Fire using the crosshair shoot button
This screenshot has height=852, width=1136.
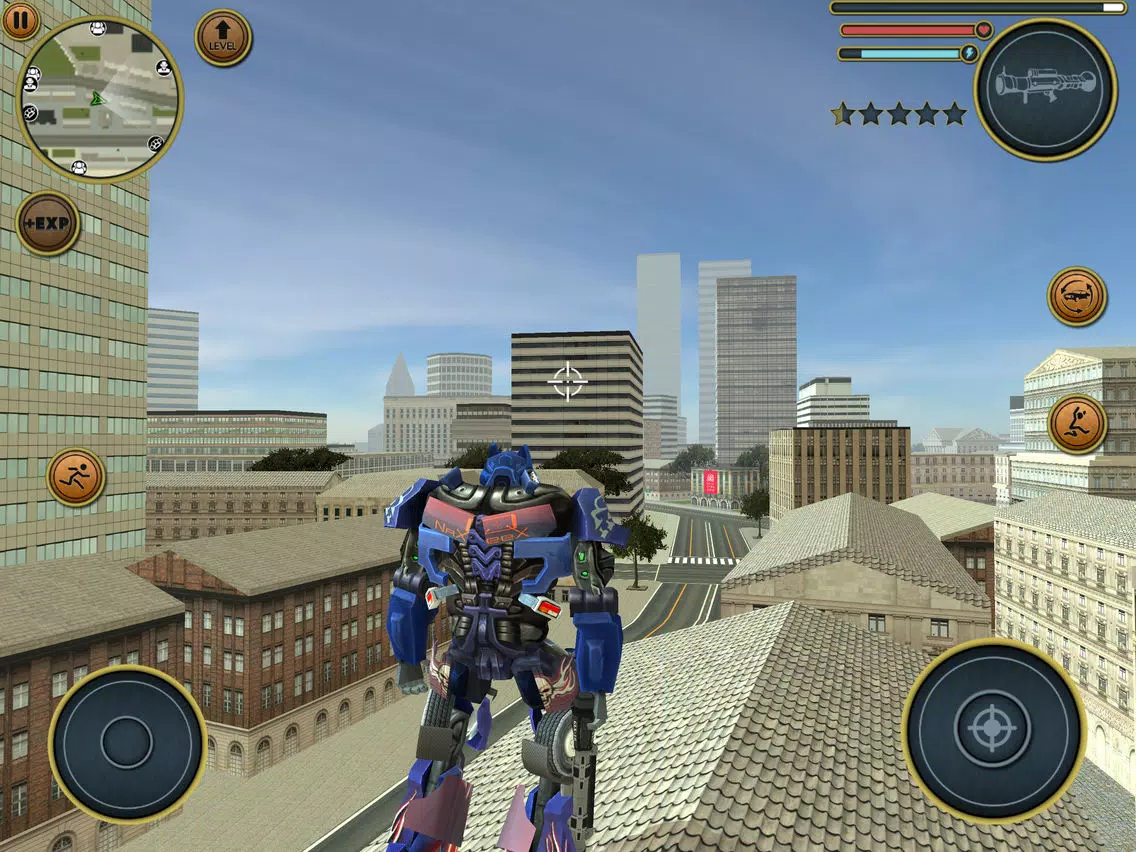993,728
